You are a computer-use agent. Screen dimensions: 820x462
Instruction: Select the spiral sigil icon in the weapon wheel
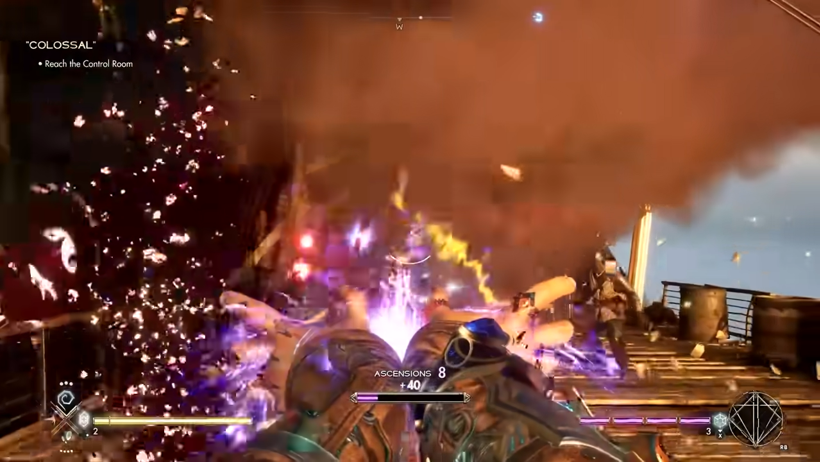tap(67, 402)
